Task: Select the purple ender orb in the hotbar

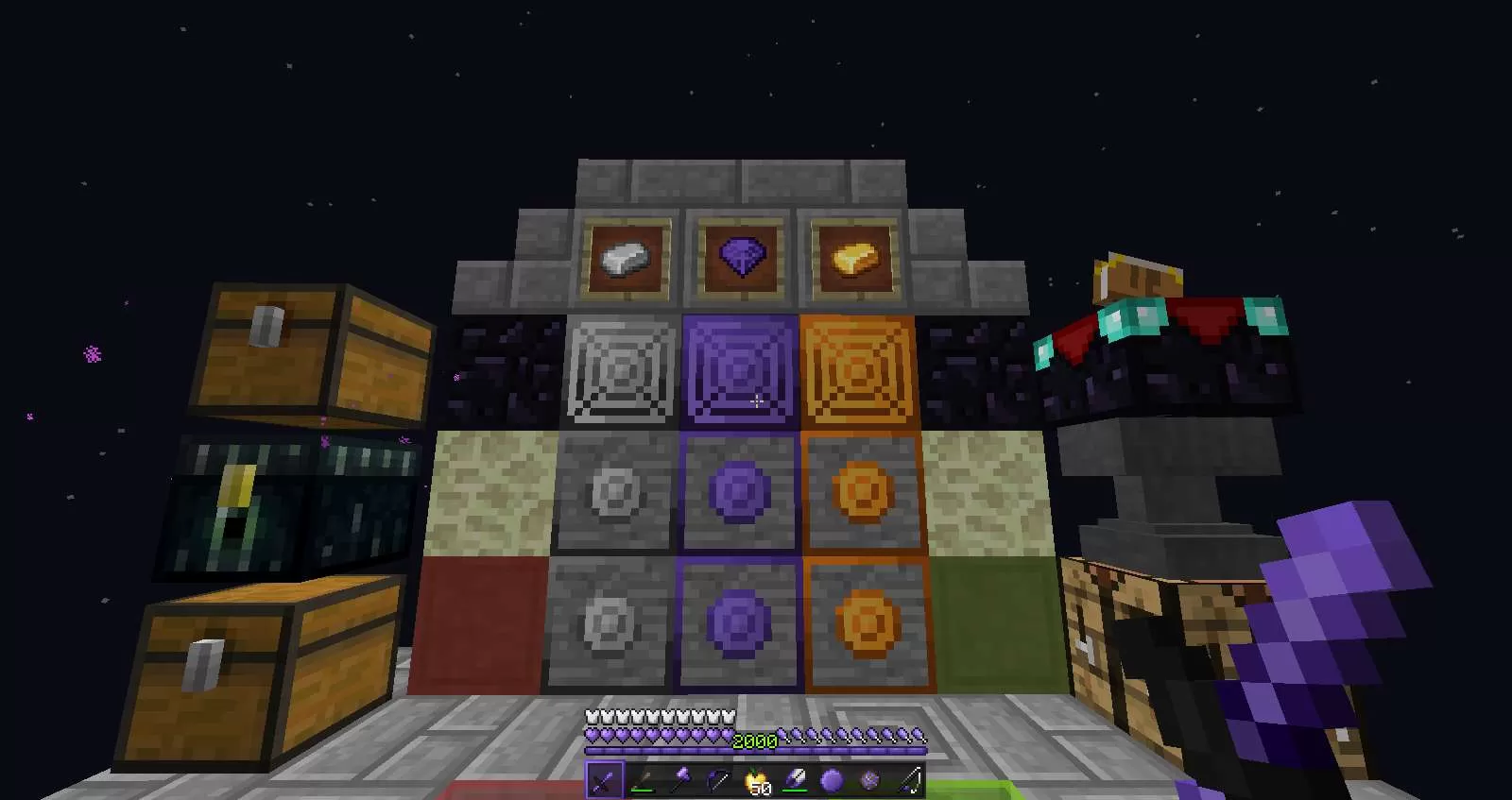Action: point(833,779)
